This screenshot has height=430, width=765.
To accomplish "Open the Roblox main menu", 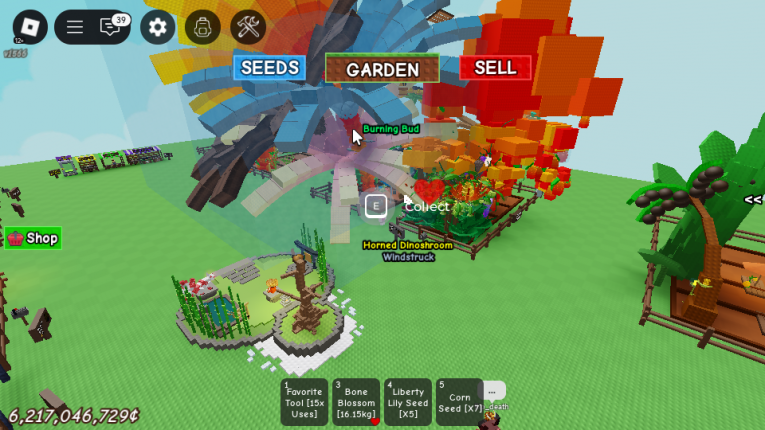I will tap(29, 27).
